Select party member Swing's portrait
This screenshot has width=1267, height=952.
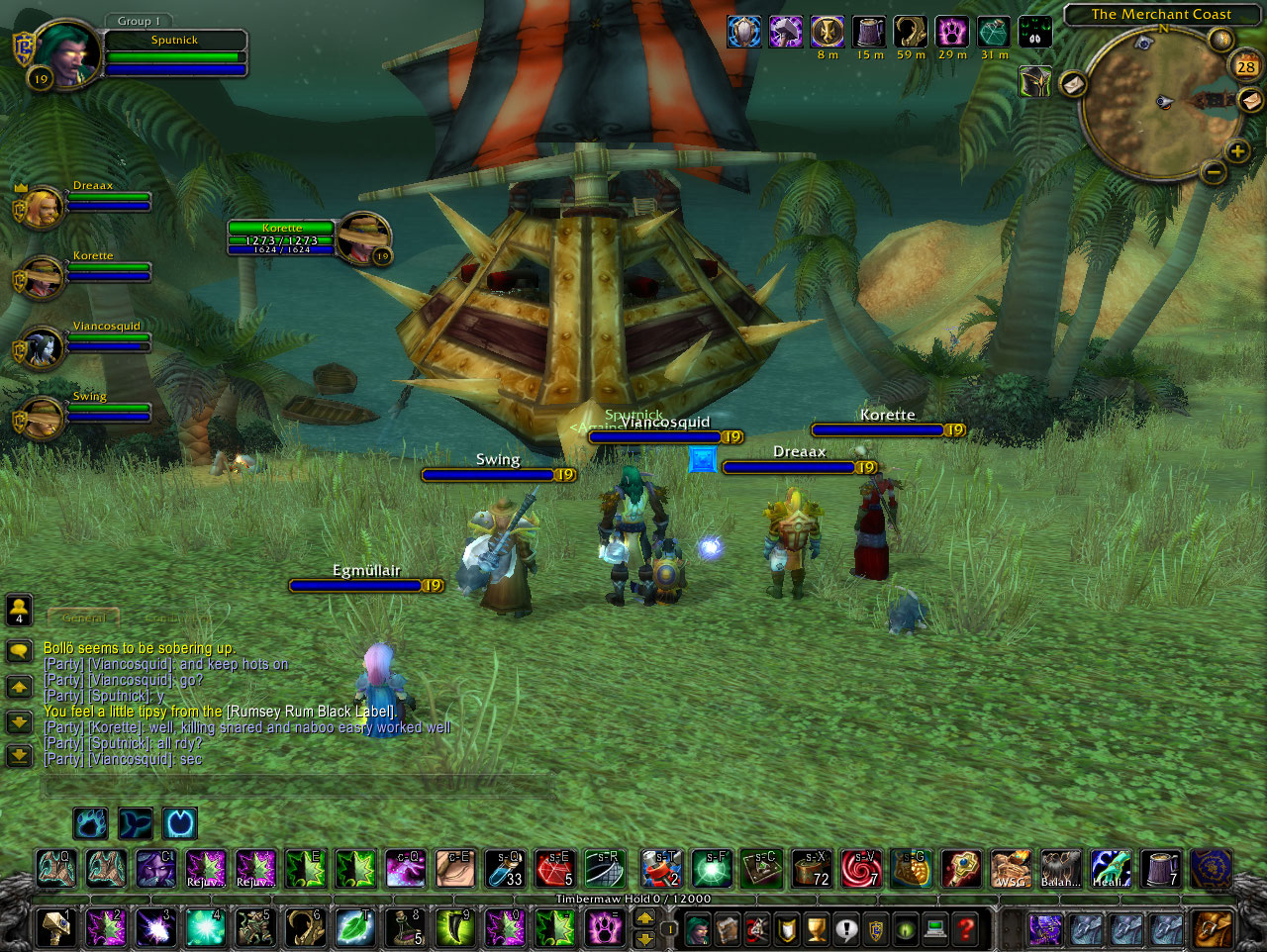[x=43, y=418]
